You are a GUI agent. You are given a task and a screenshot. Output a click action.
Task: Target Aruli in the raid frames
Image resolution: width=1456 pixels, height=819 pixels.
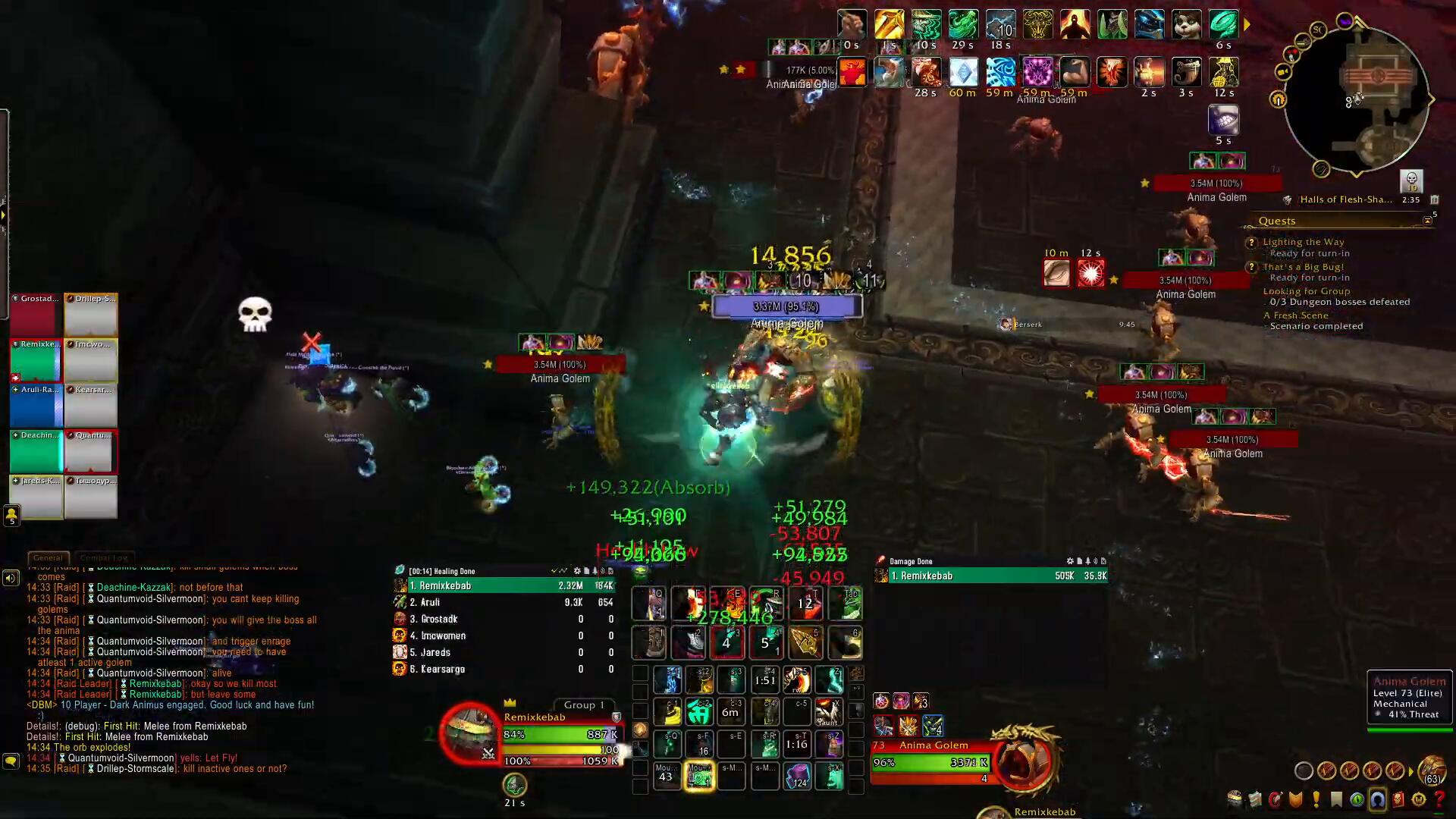[x=36, y=406]
